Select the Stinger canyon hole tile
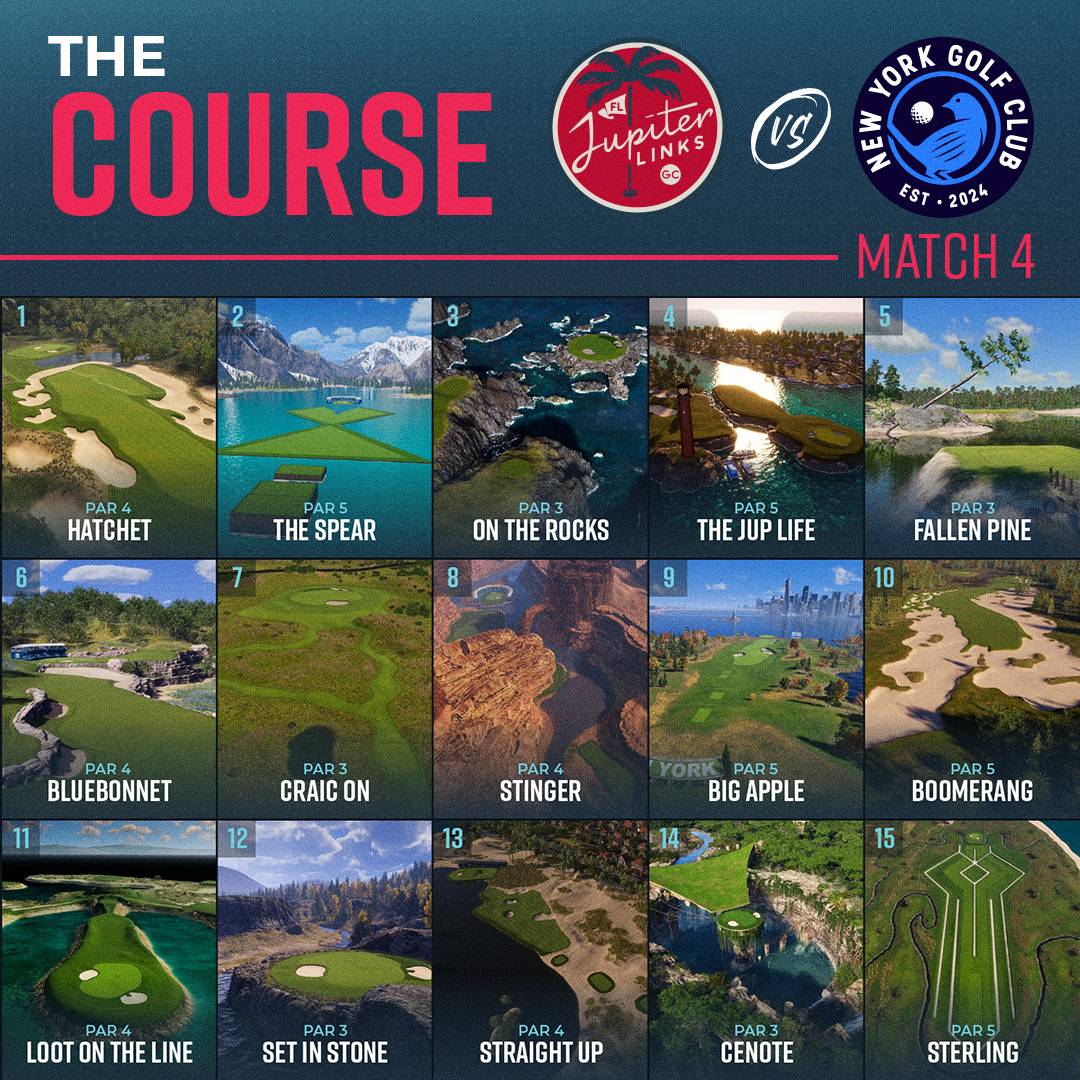The width and height of the screenshot is (1080, 1080). pos(540,688)
